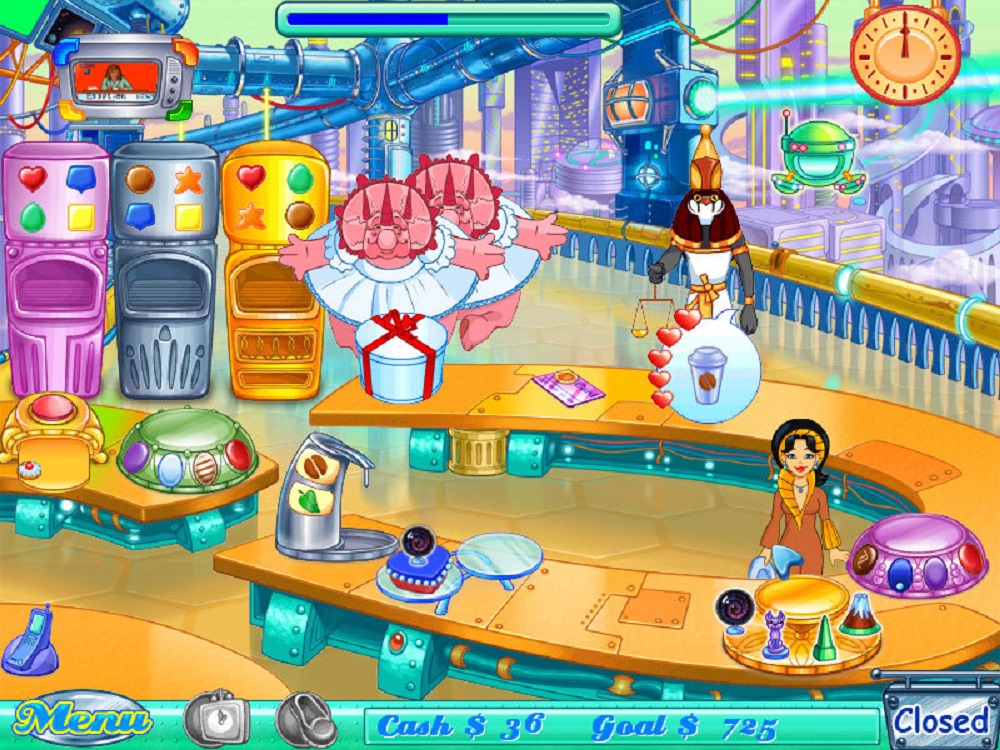Click the TV upgrade icon

point(216,717)
